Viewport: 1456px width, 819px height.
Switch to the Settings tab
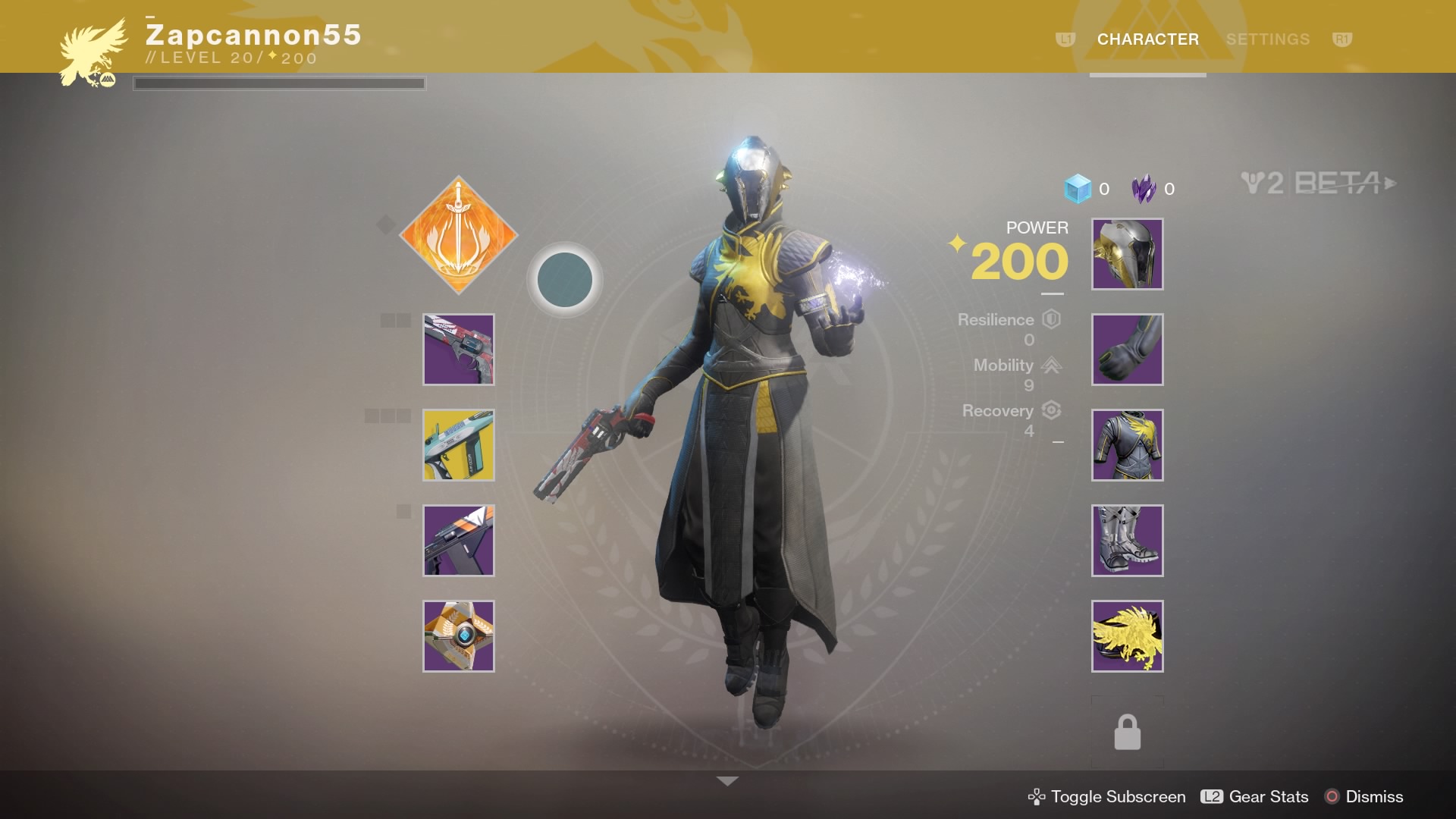[1267, 39]
